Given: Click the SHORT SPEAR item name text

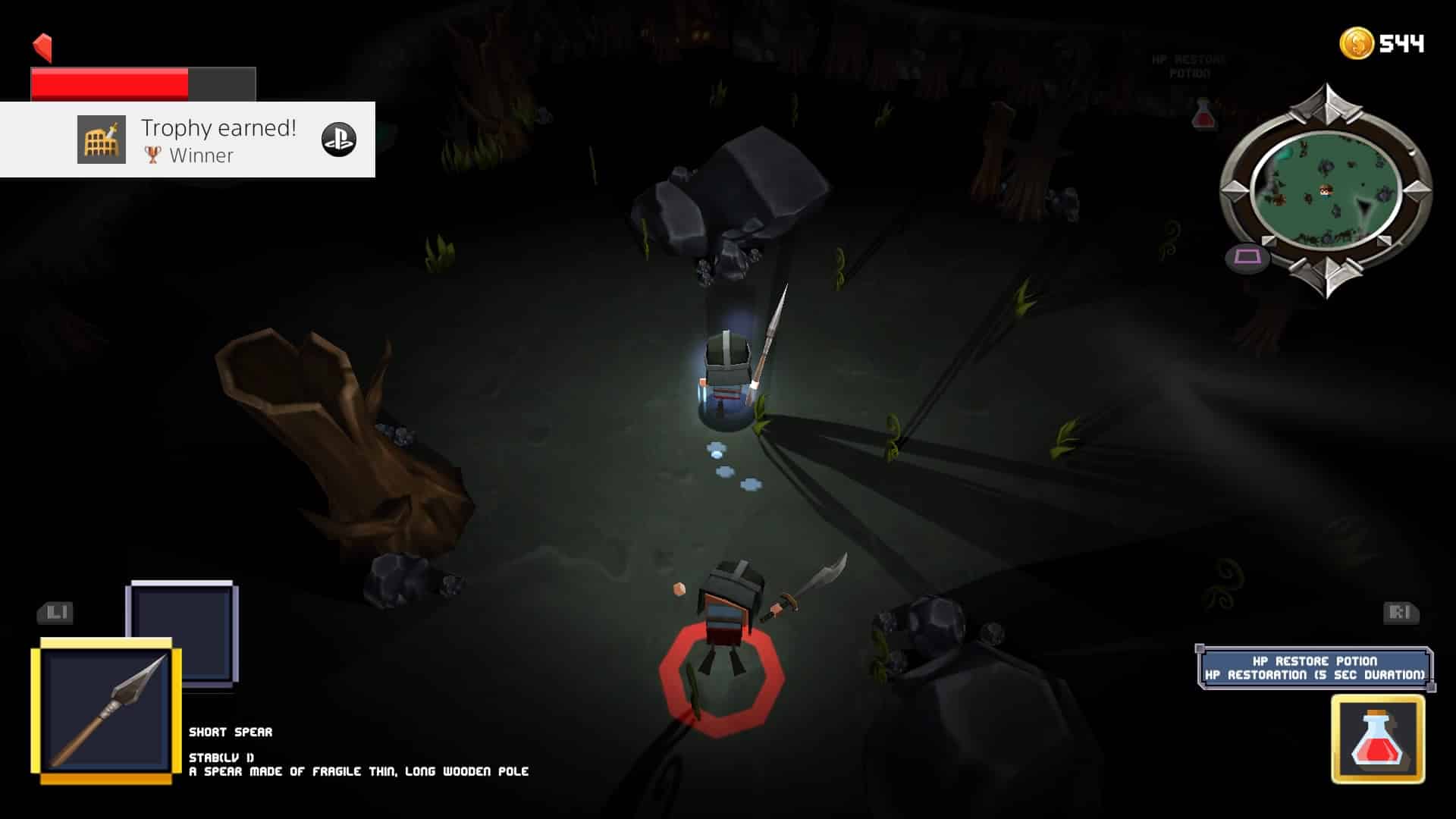Looking at the screenshot, I should (x=230, y=733).
